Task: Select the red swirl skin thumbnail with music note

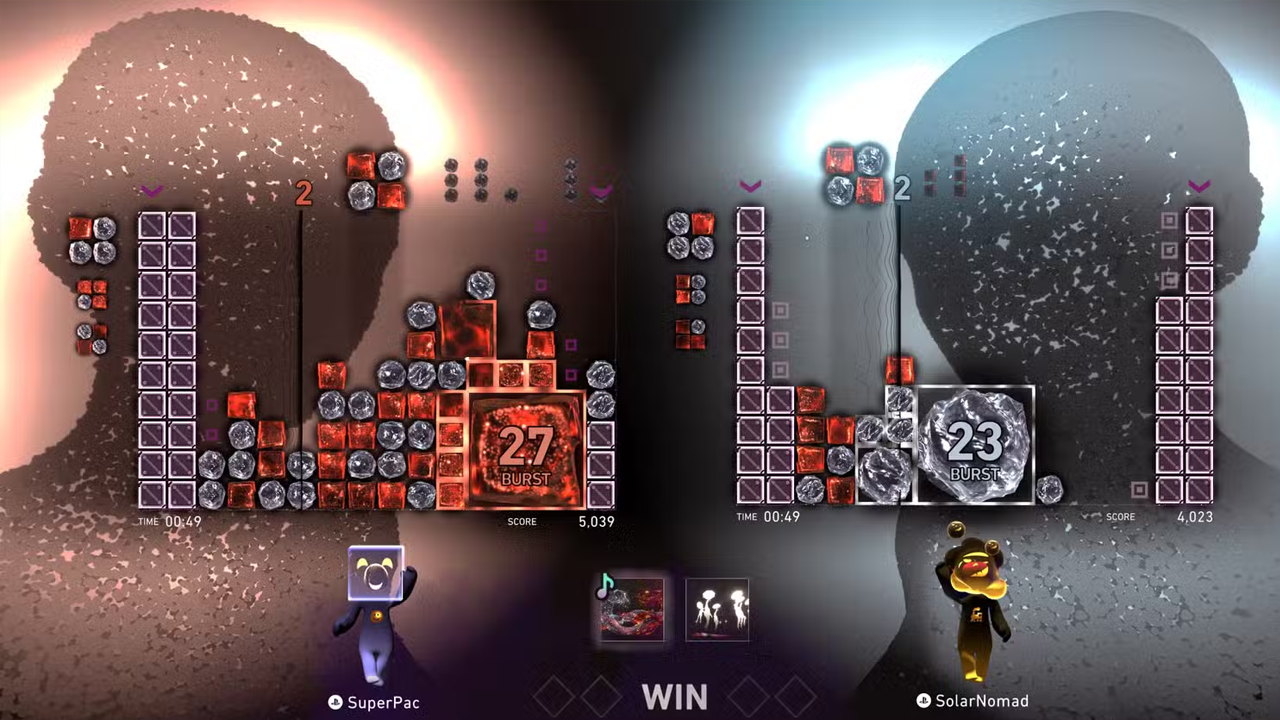Action: click(631, 609)
